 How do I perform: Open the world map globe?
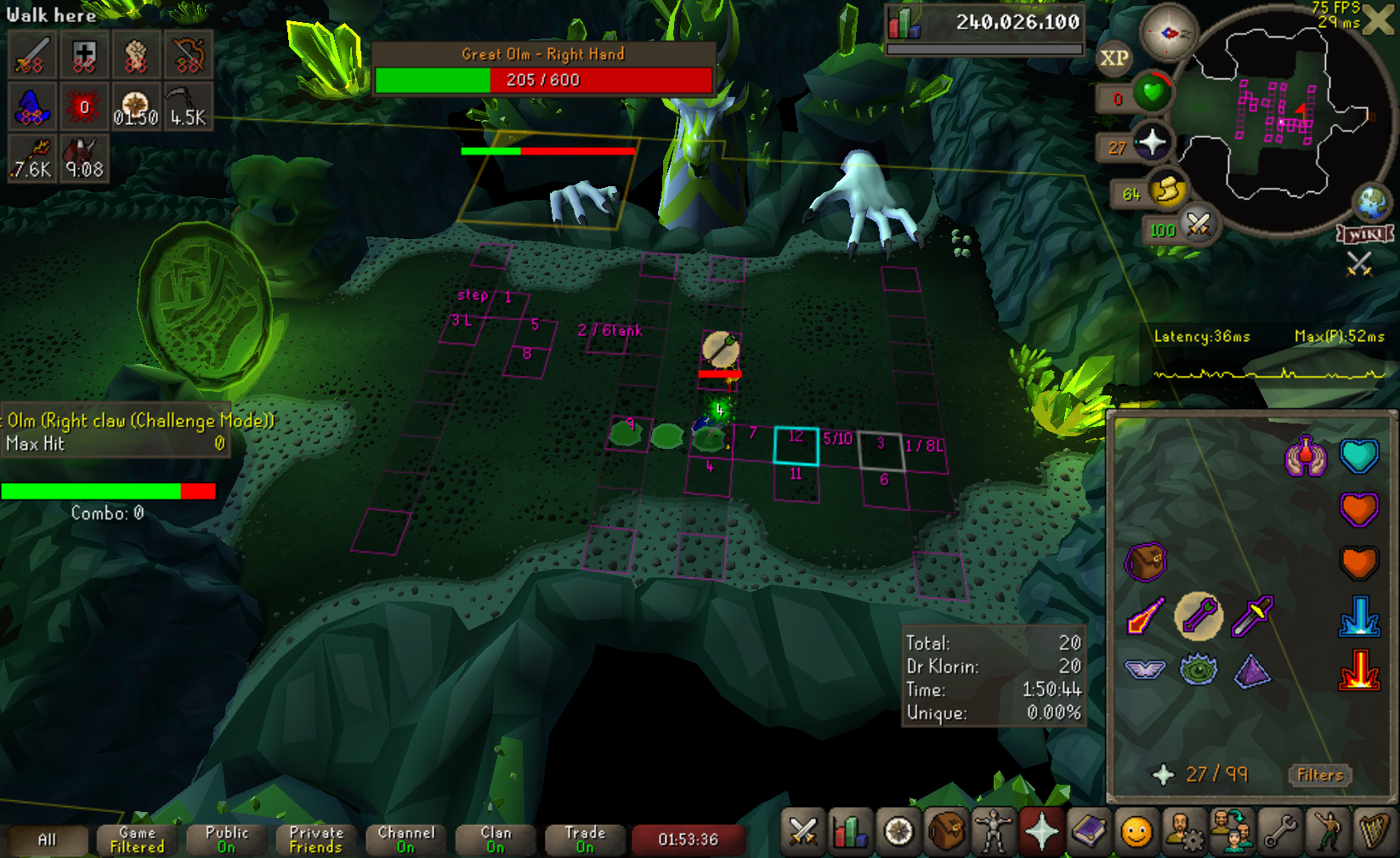[1370, 202]
